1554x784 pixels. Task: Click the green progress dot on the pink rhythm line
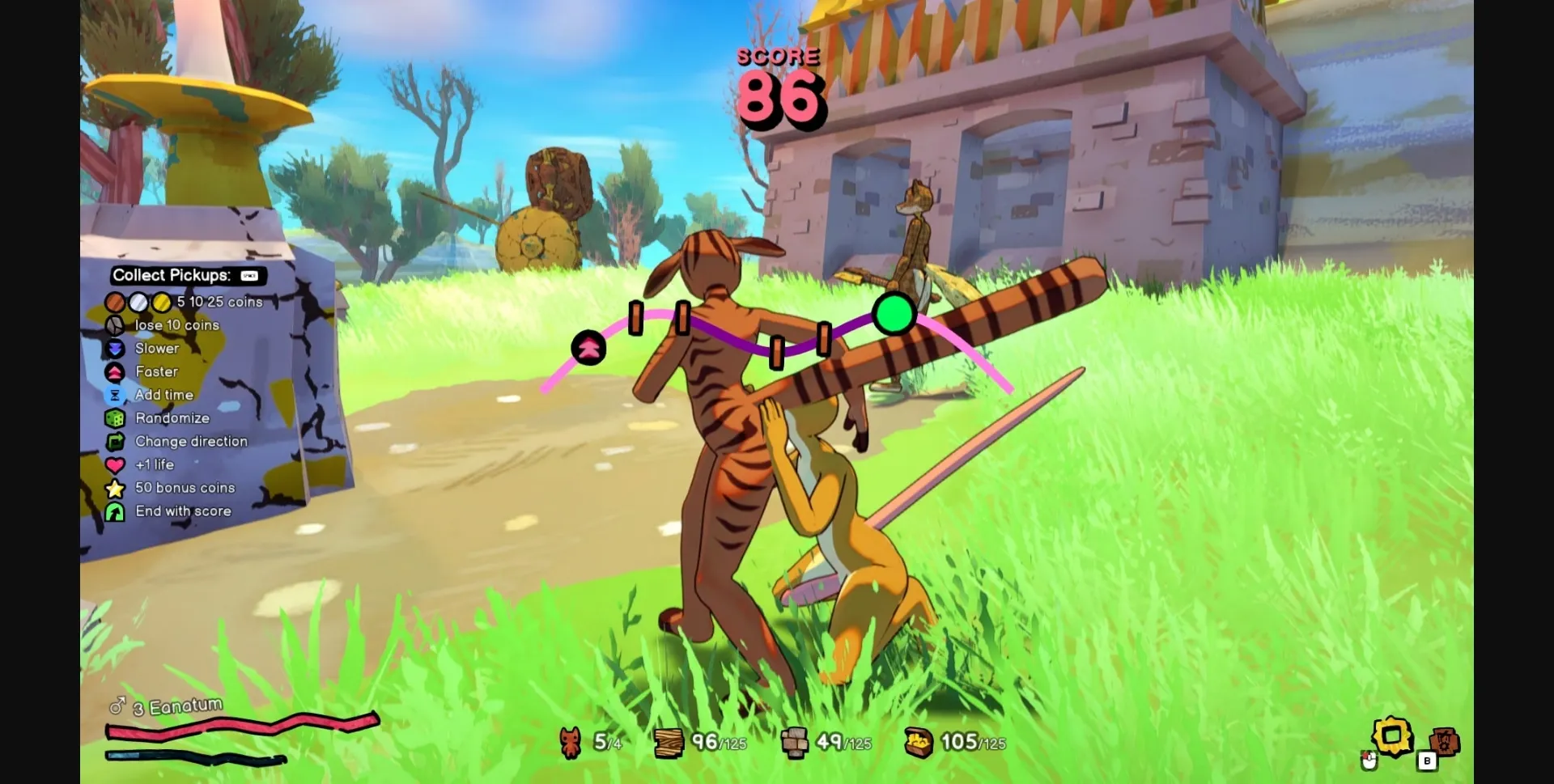pyautogui.click(x=894, y=316)
